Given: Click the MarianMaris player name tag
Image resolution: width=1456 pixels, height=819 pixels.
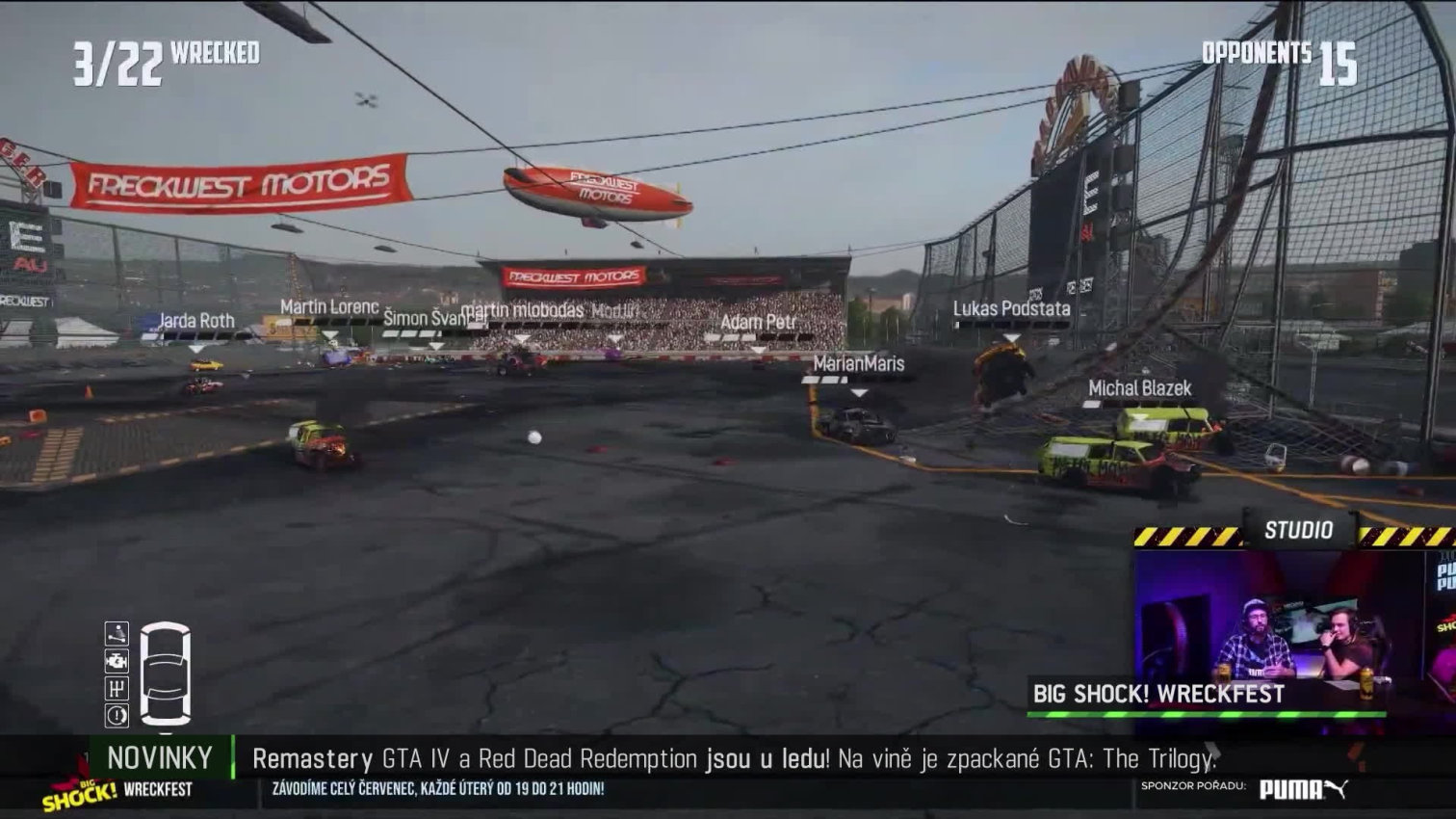Looking at the screenshot, I should (x=859, y=363).
